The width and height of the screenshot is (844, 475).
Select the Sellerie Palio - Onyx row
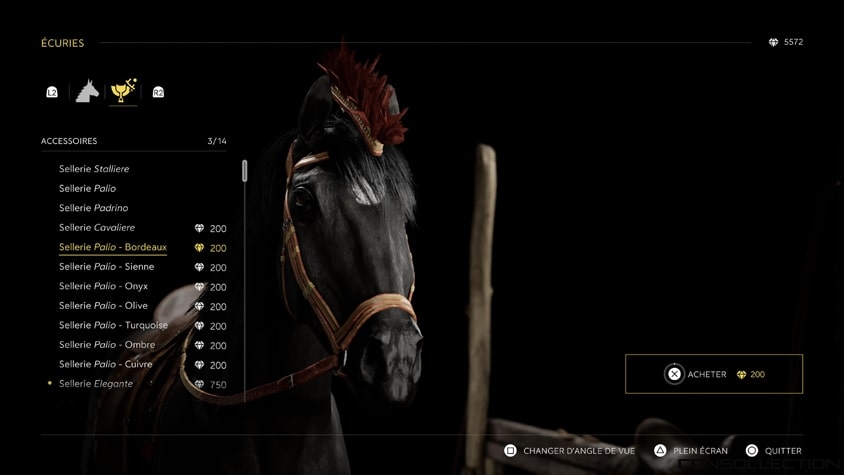point(103,286)
